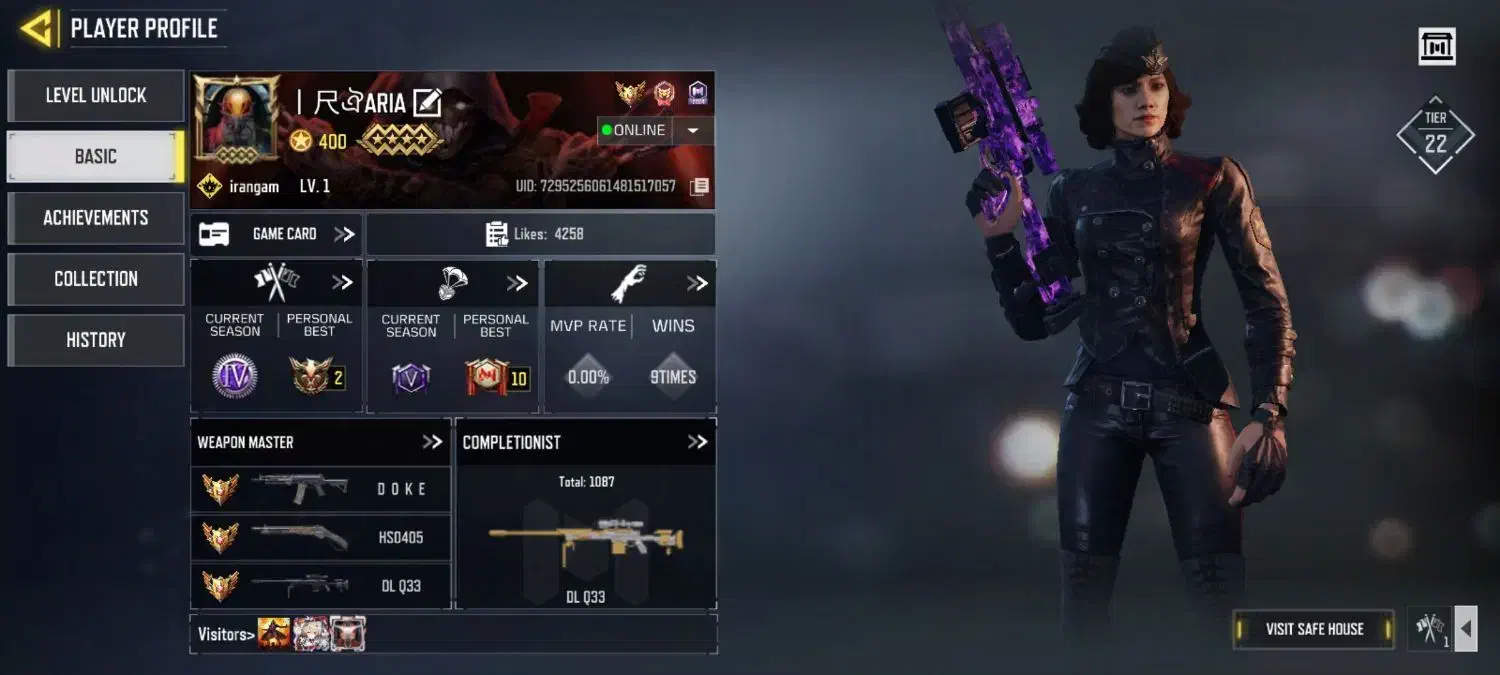Open the Achievements tab
The height and width of the screenshot is (675, 1500).
(x=96, y=218)
